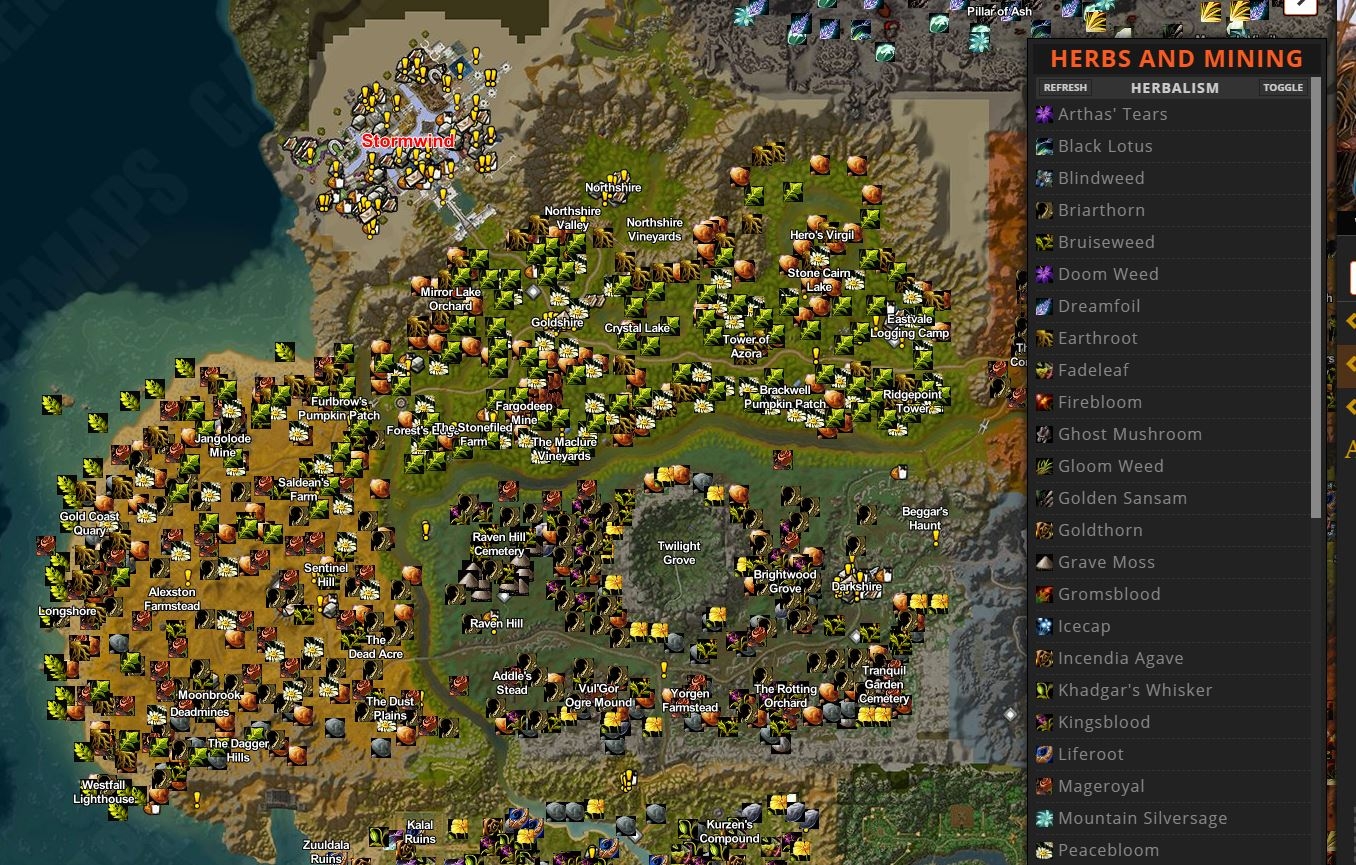
Task: Select the Khadgar's Whisker icon
Action: [x=1044, y=690]
